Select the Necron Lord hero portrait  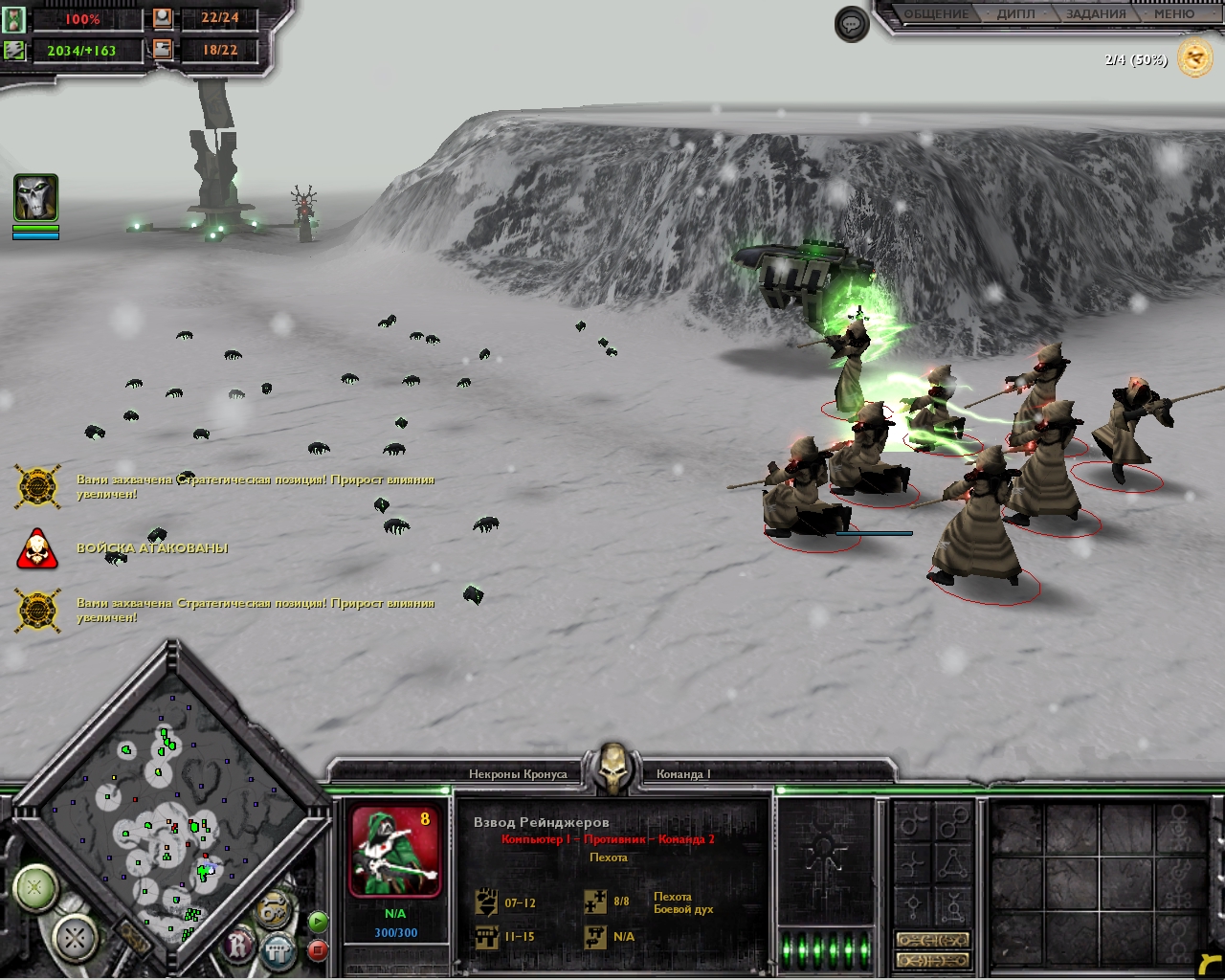(35, 198)
